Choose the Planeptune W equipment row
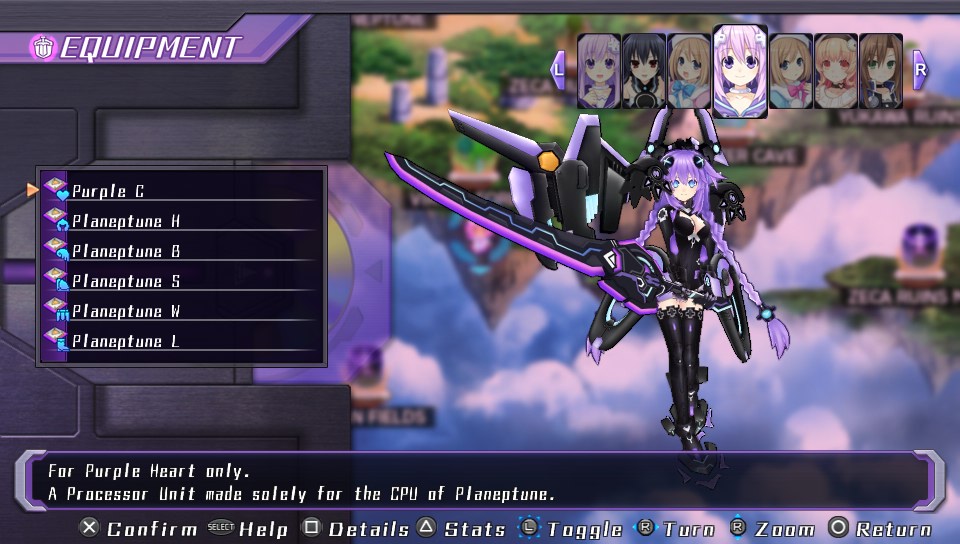960x544 pixels. coord(180,311)
